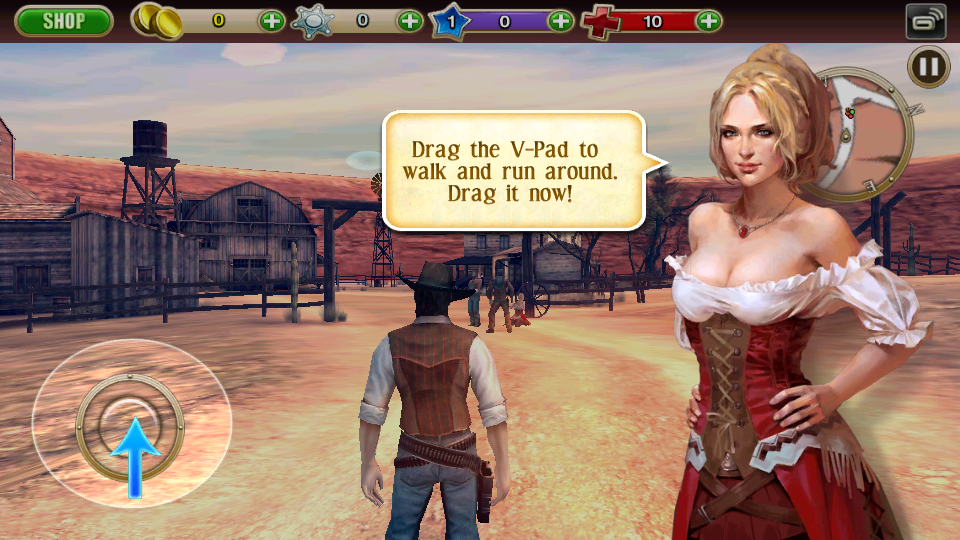This screenshot has width=960, height=540.
Task: Open the green SHOP button
Action: tap(63, 20)
